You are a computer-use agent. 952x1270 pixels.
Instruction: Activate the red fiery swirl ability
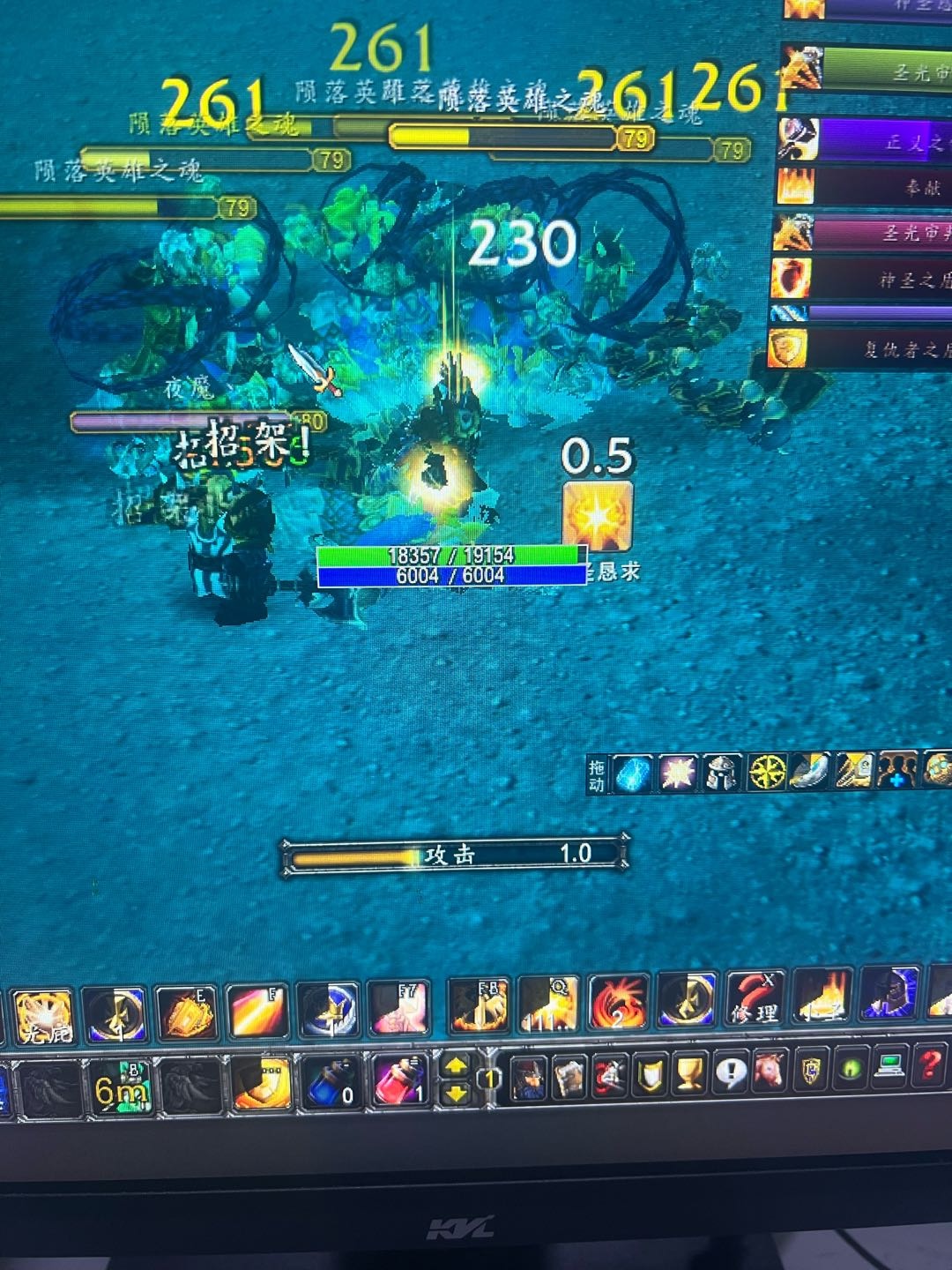[x=618, y=1005]
